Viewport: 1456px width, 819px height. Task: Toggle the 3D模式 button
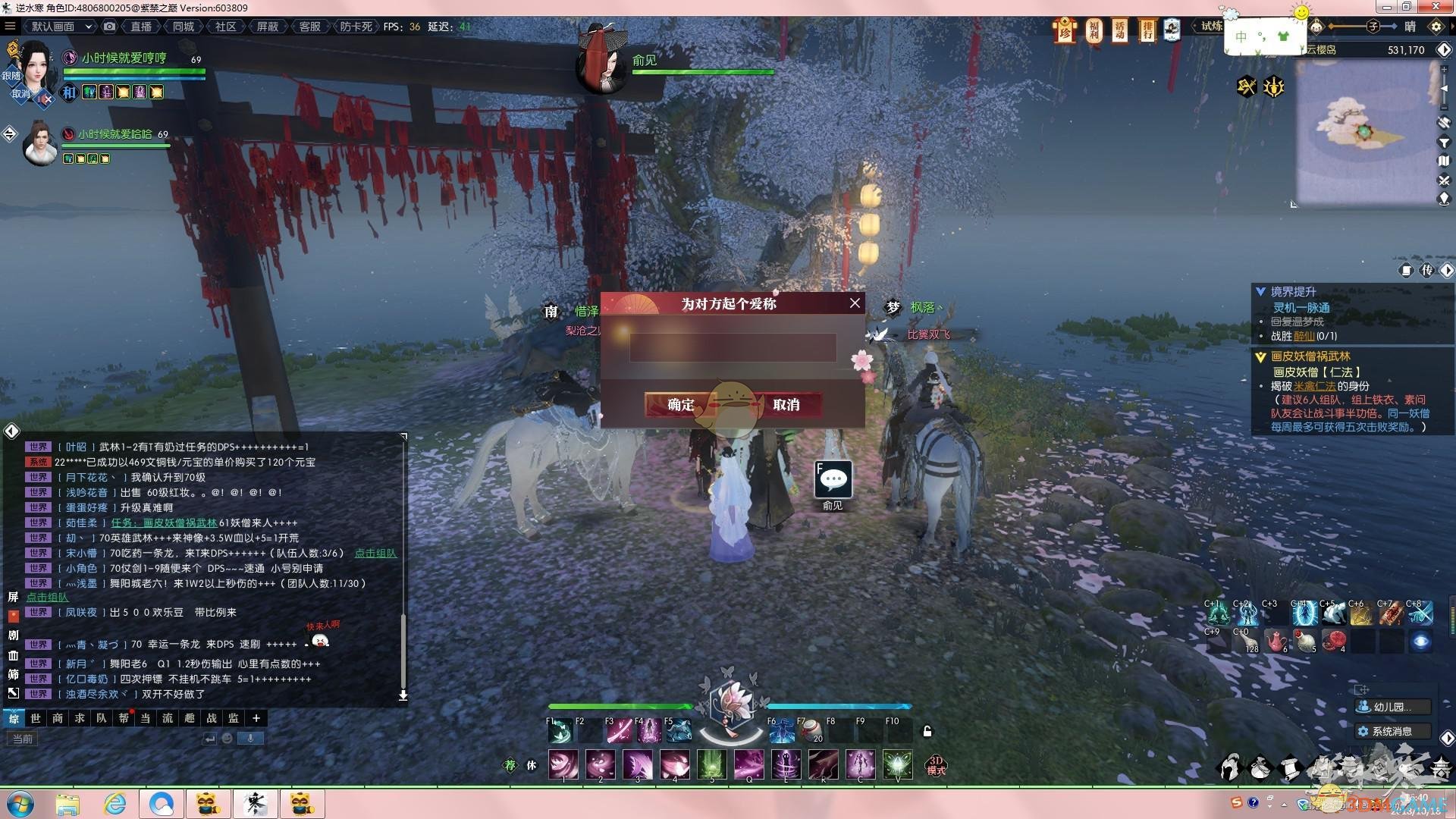click(x=936, y=765)
